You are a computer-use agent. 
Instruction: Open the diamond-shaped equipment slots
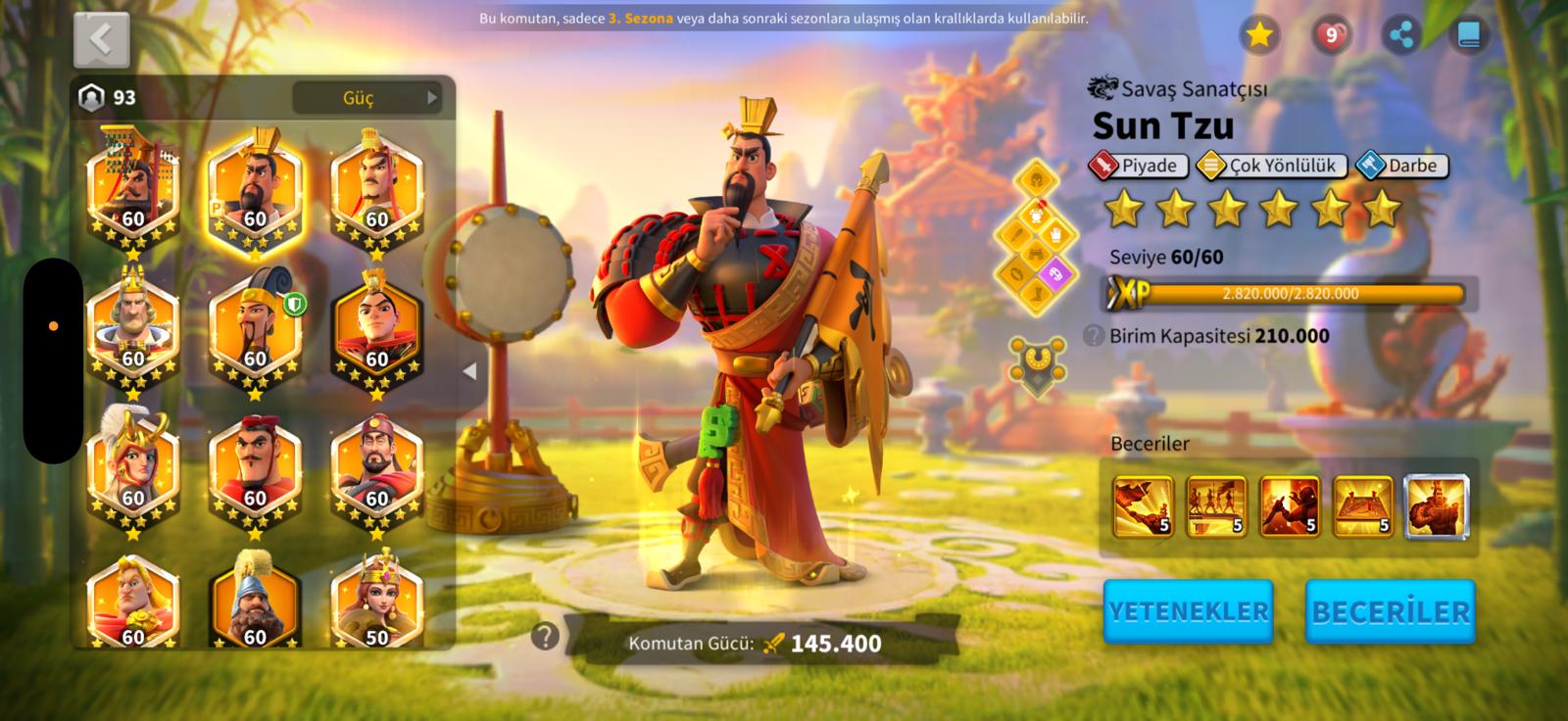pos(1036,235)
